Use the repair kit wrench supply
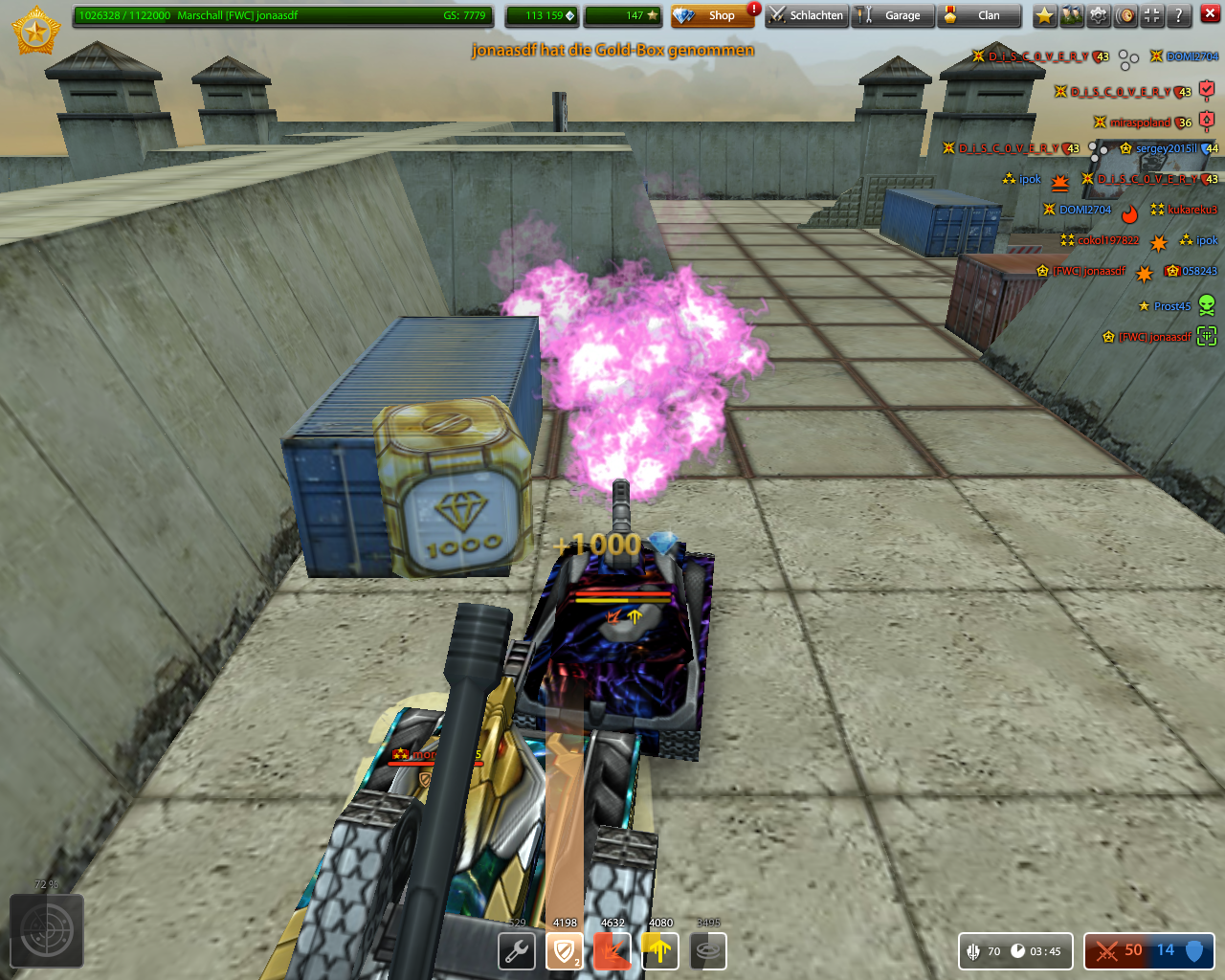 517,951
